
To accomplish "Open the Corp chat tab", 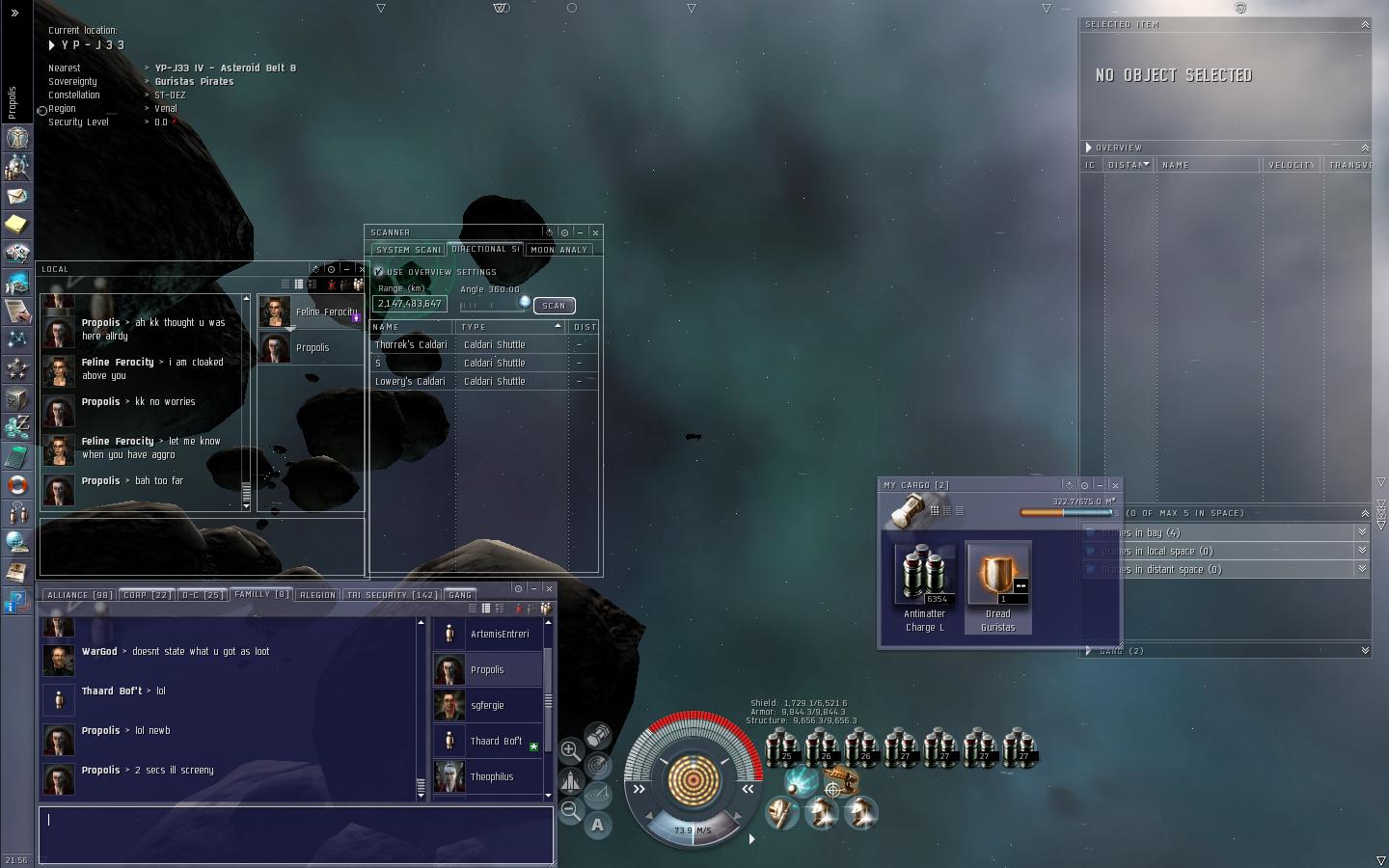I will 147,595.
